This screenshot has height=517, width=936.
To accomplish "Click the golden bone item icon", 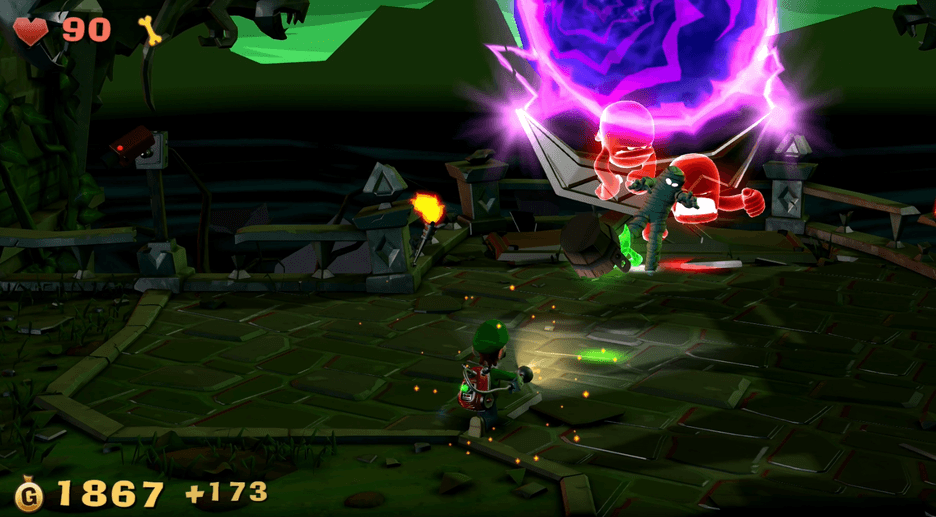I will pyautogui.click(x=152, y=31).
